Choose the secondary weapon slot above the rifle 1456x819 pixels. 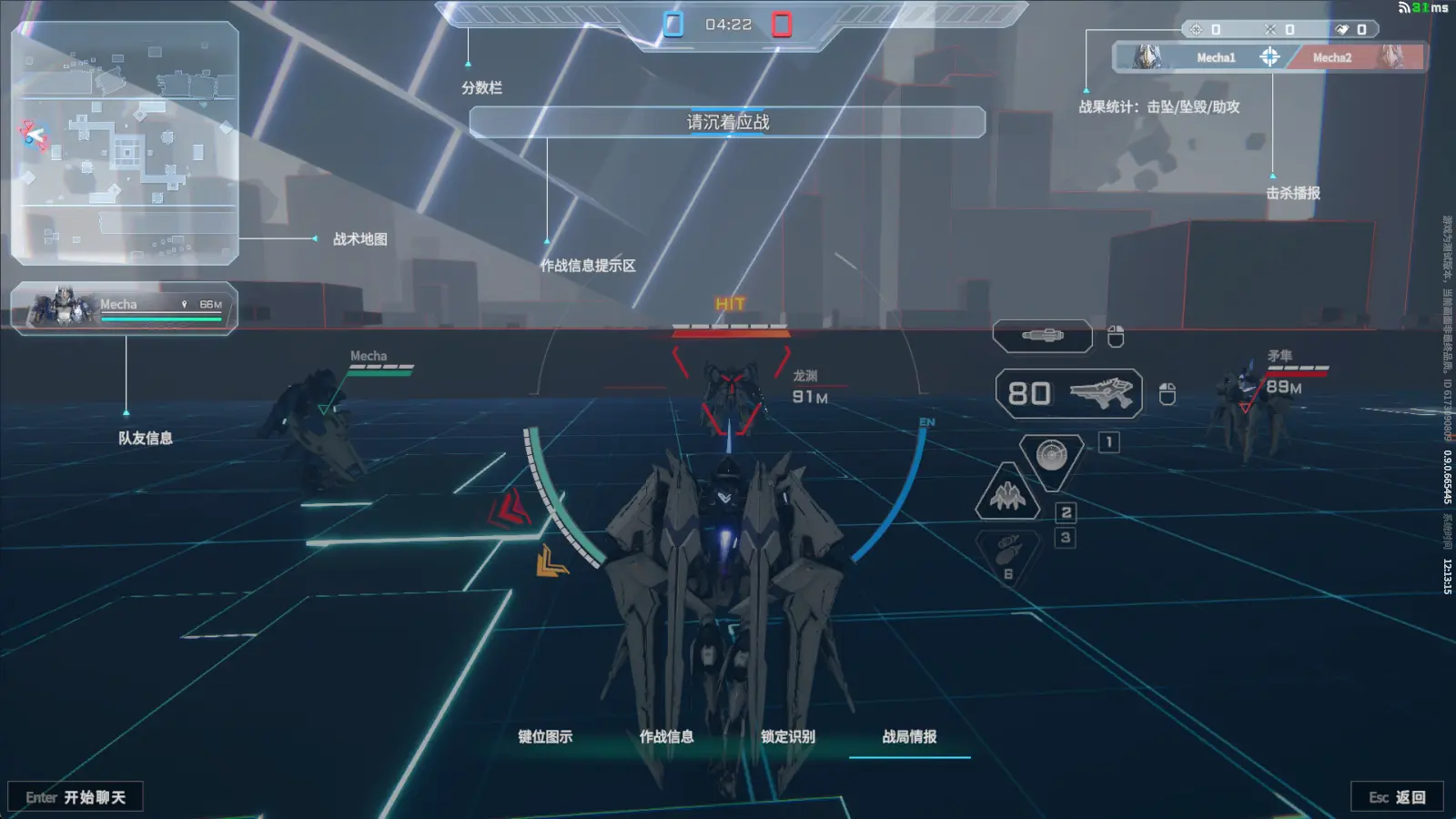(x=1043, y=336)
